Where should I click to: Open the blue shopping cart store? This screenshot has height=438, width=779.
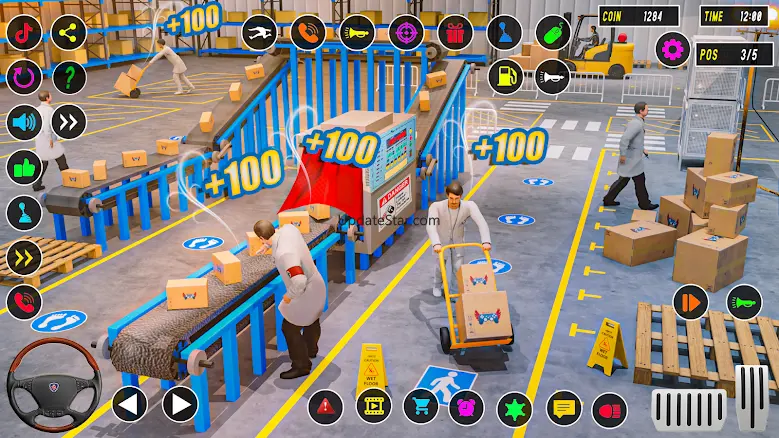pyautogui.click(x=421, y=407)
